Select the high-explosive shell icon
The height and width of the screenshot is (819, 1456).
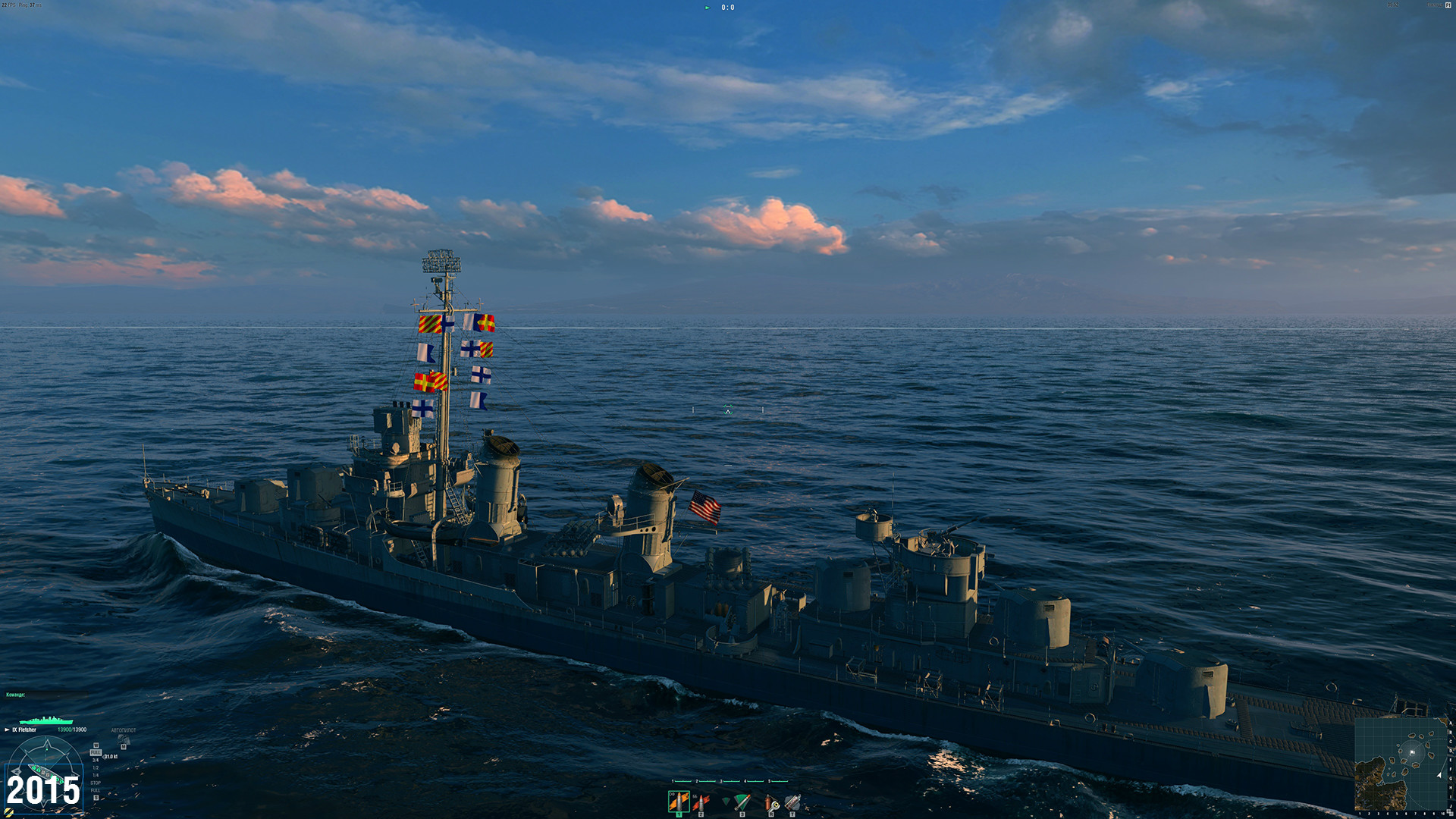click(678, 802)
